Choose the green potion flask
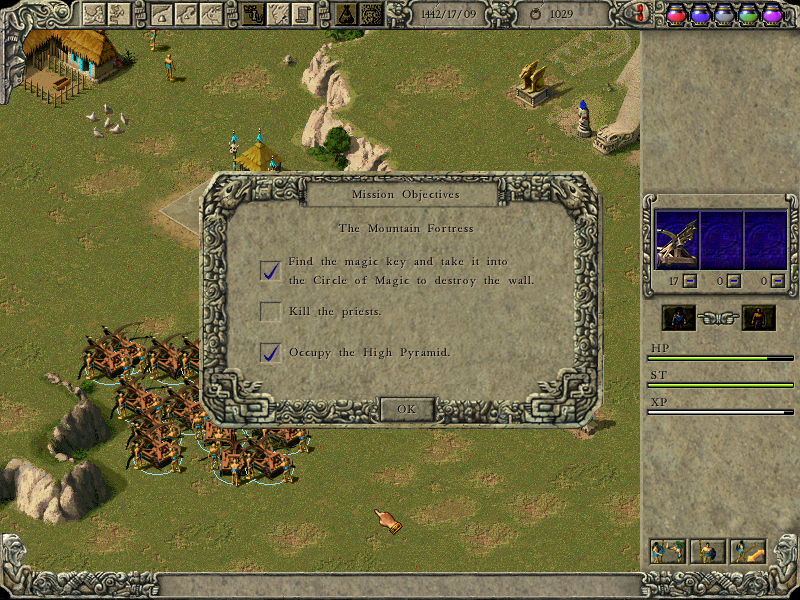The width and height of the screenshot is (800, 600). coord(748,14)
